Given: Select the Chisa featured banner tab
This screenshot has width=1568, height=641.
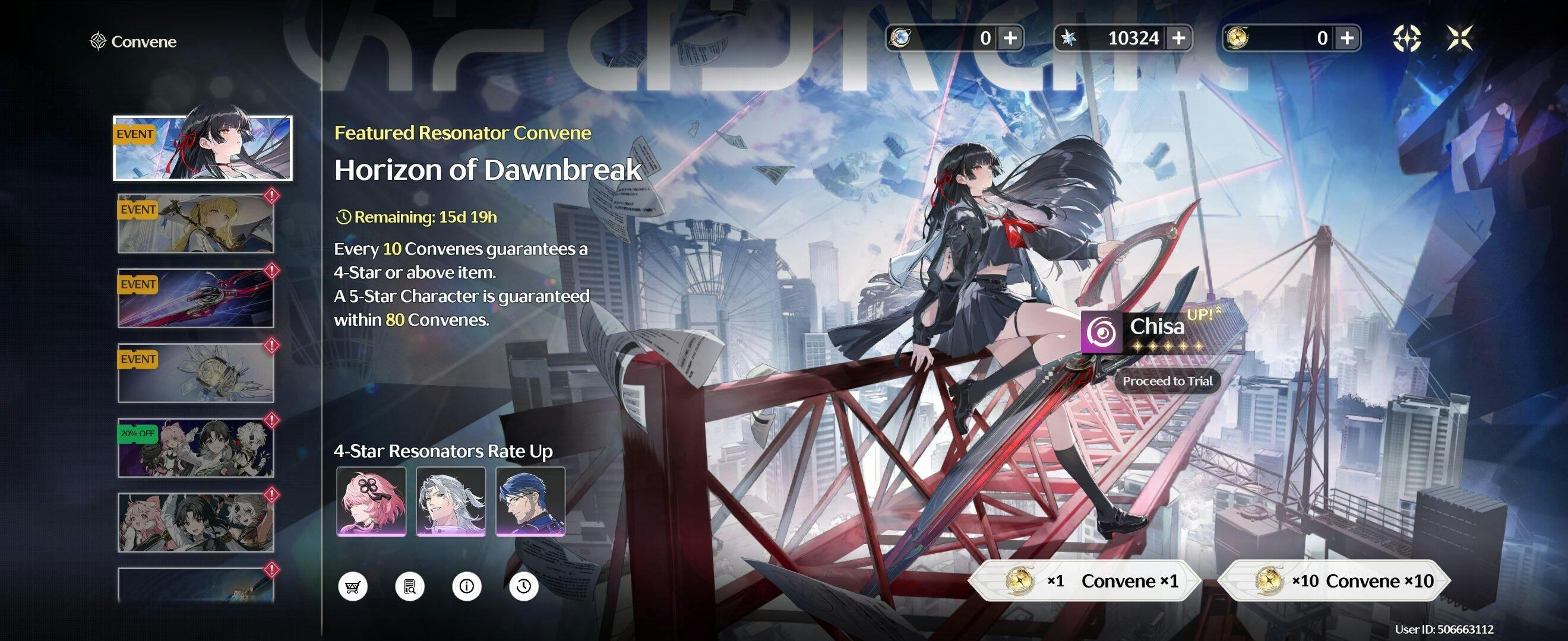Looking at the screenshot, I should pyautogui.click(x=203, y=148).
